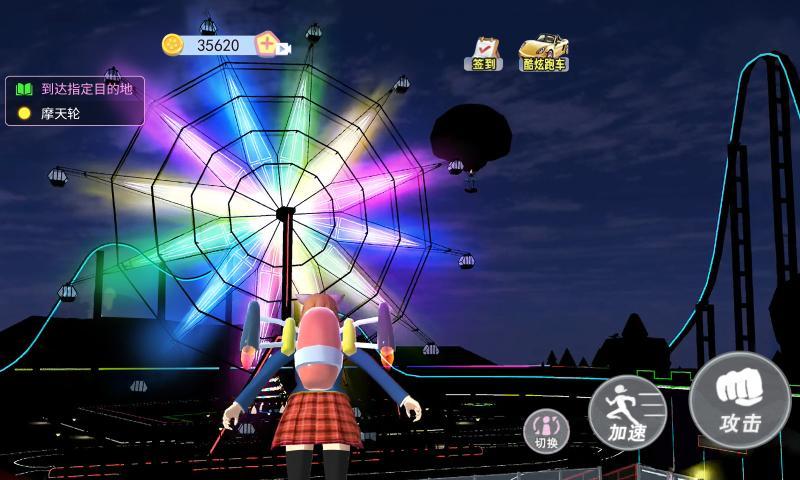Screen dimensions: 800x480
Task: Open the 酷炫跑车 sports car offer
Action: pyautogui.click(x=543, y=53)
